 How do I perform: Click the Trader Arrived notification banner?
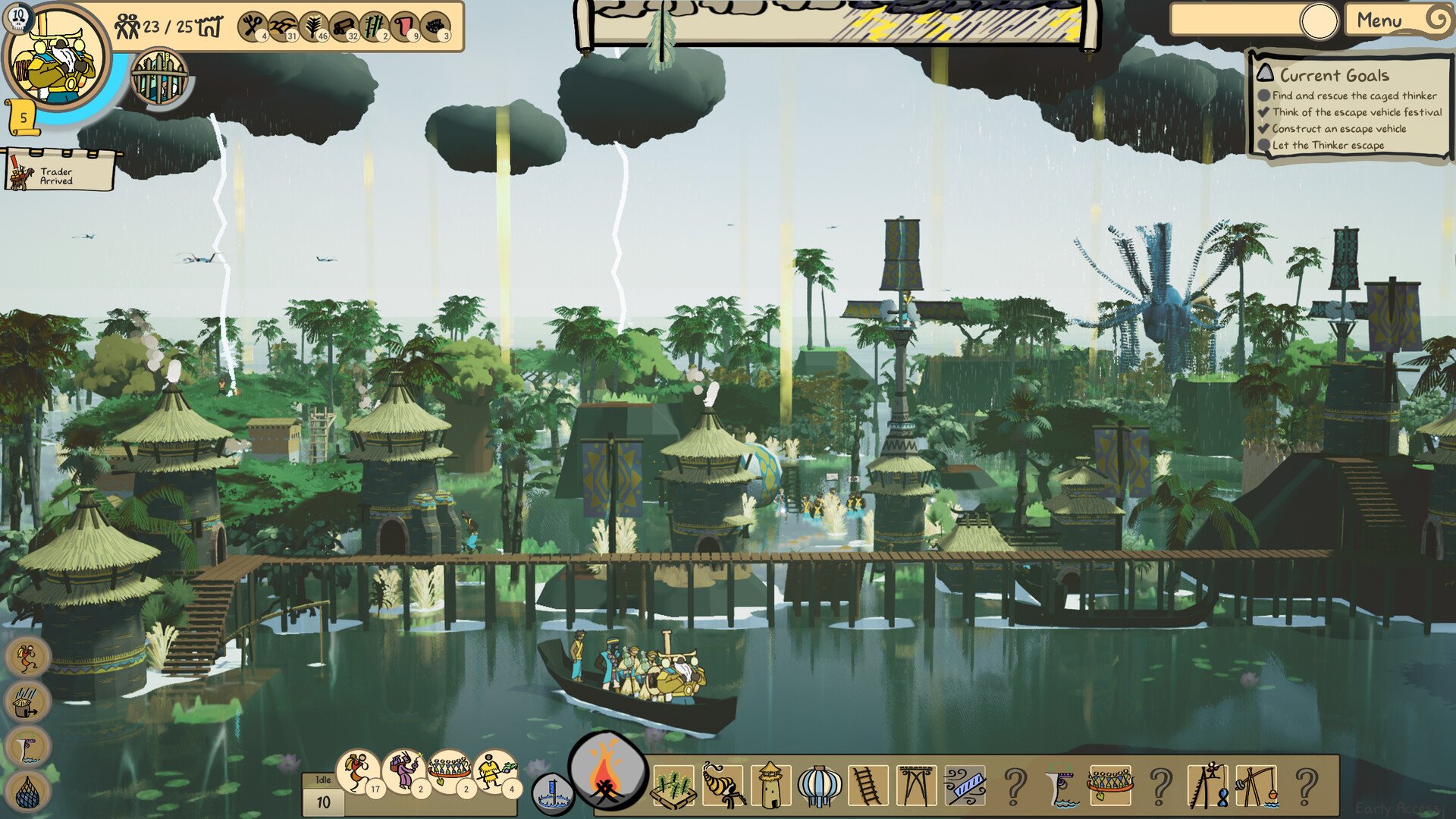59,171
